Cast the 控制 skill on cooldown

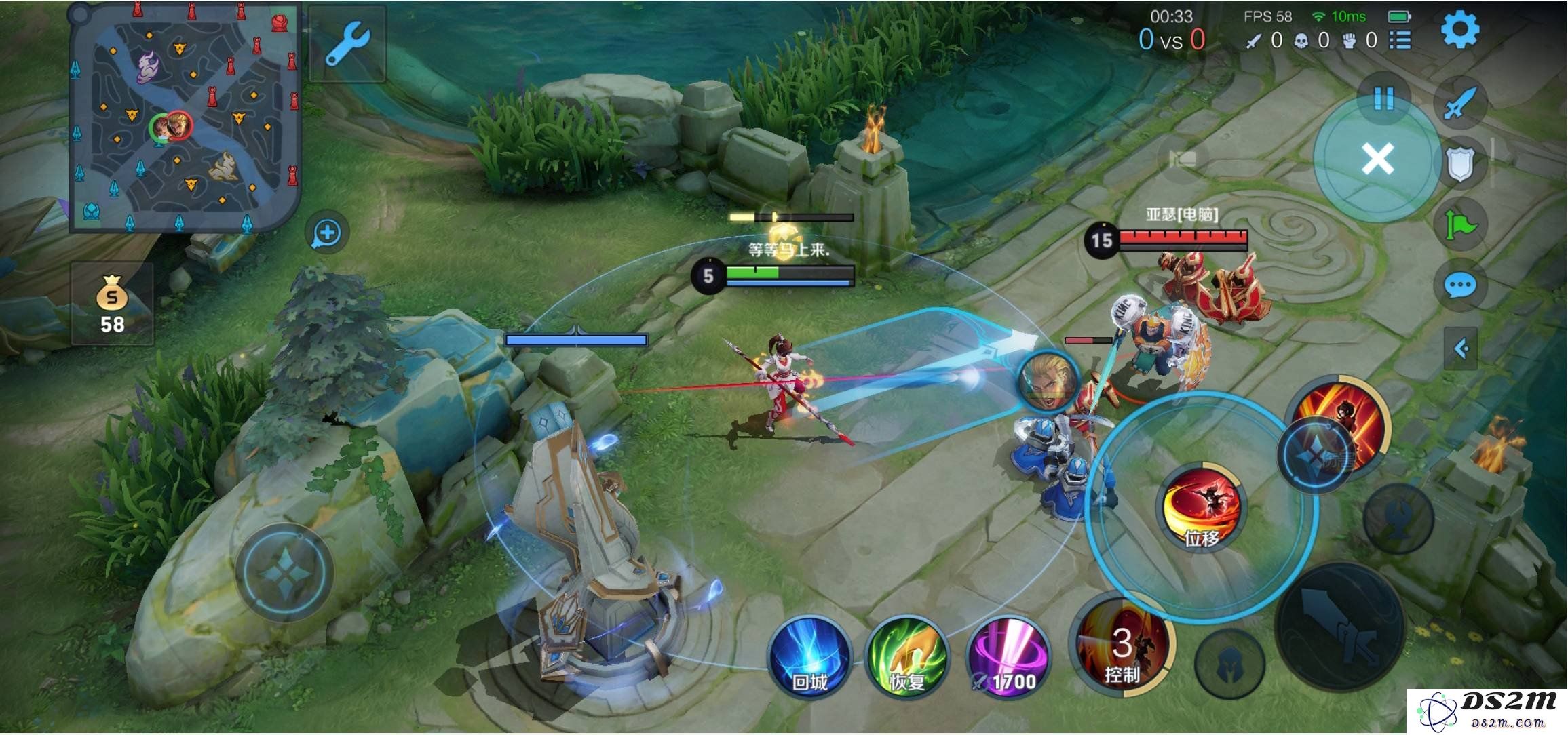point(1122,644)
